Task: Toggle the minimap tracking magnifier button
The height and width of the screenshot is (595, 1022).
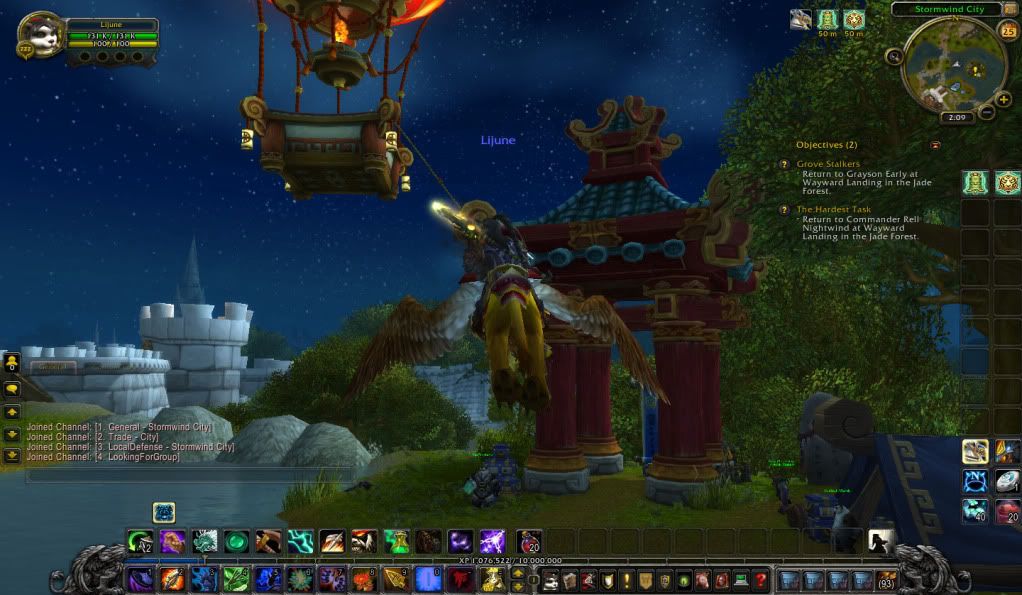Action: point(893,56)
